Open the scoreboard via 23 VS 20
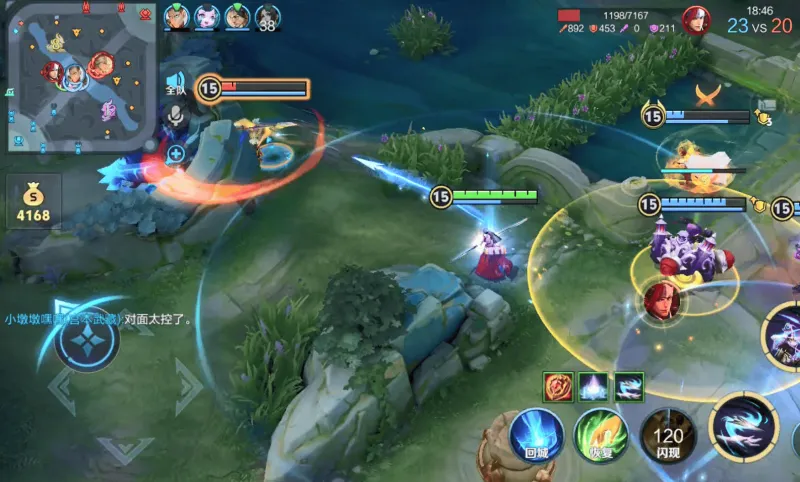 click(759, 26)
